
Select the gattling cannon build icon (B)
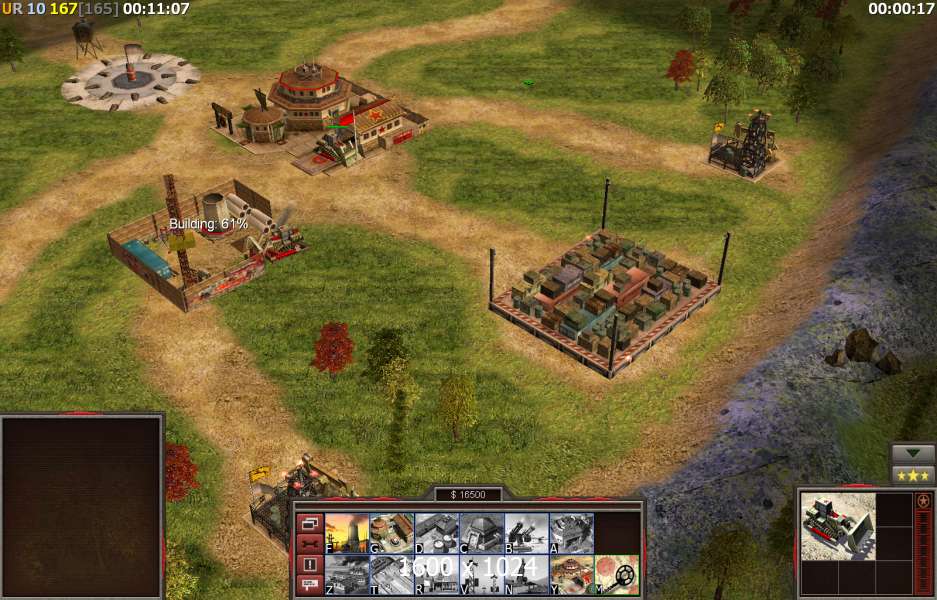pyautogui.click(x=526, y=533)
